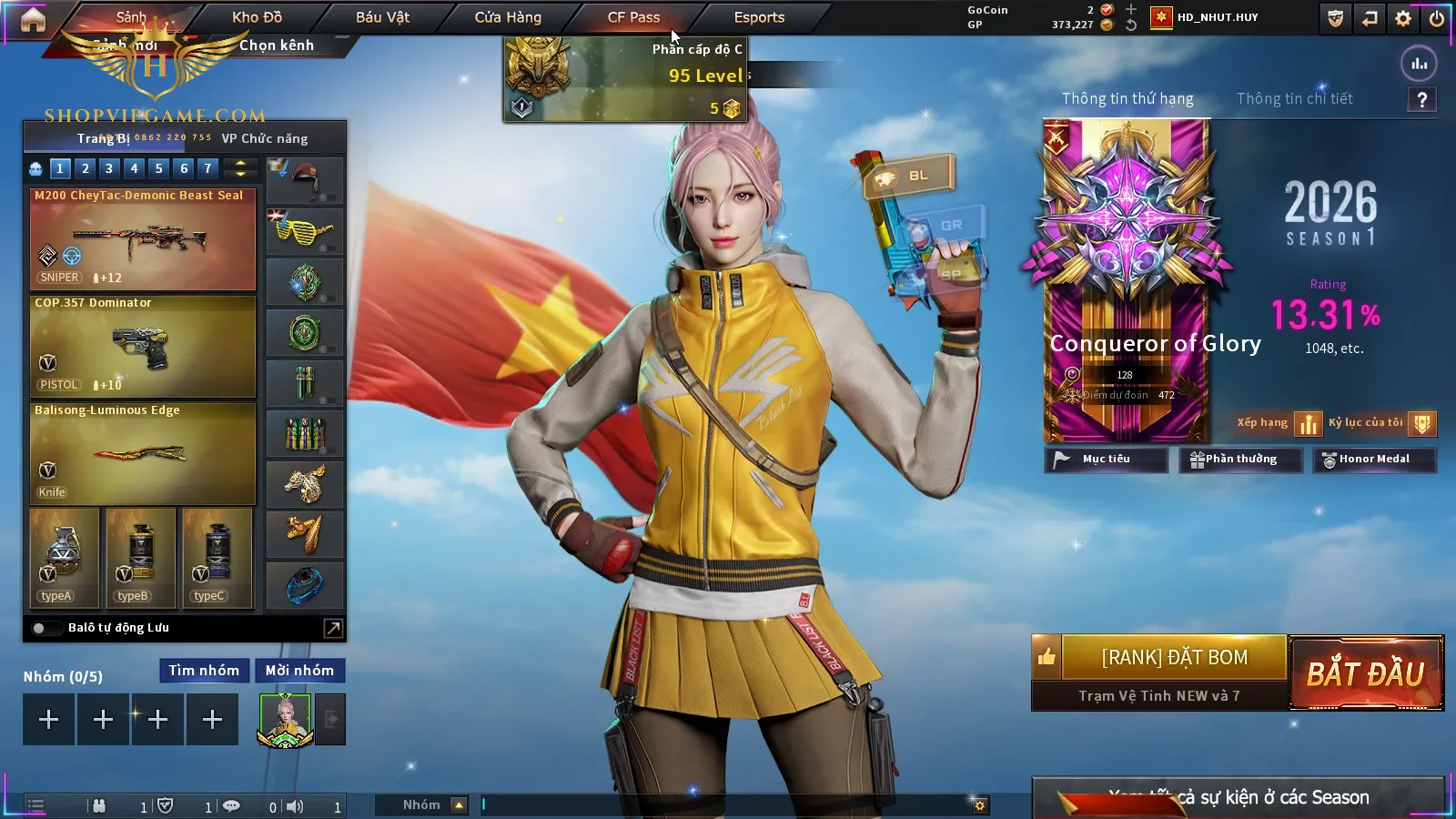View the Honor Medal panel

point(1373,460)
